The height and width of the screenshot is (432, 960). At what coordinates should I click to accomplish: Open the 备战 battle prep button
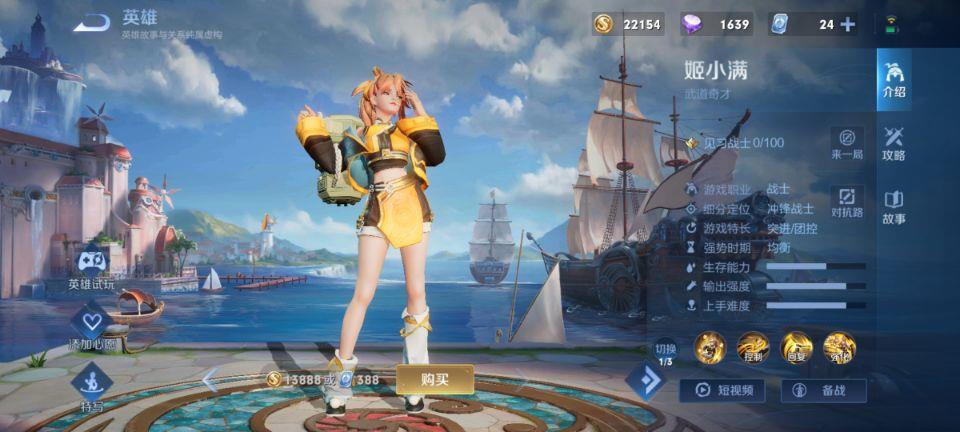[x=823, y=390]
